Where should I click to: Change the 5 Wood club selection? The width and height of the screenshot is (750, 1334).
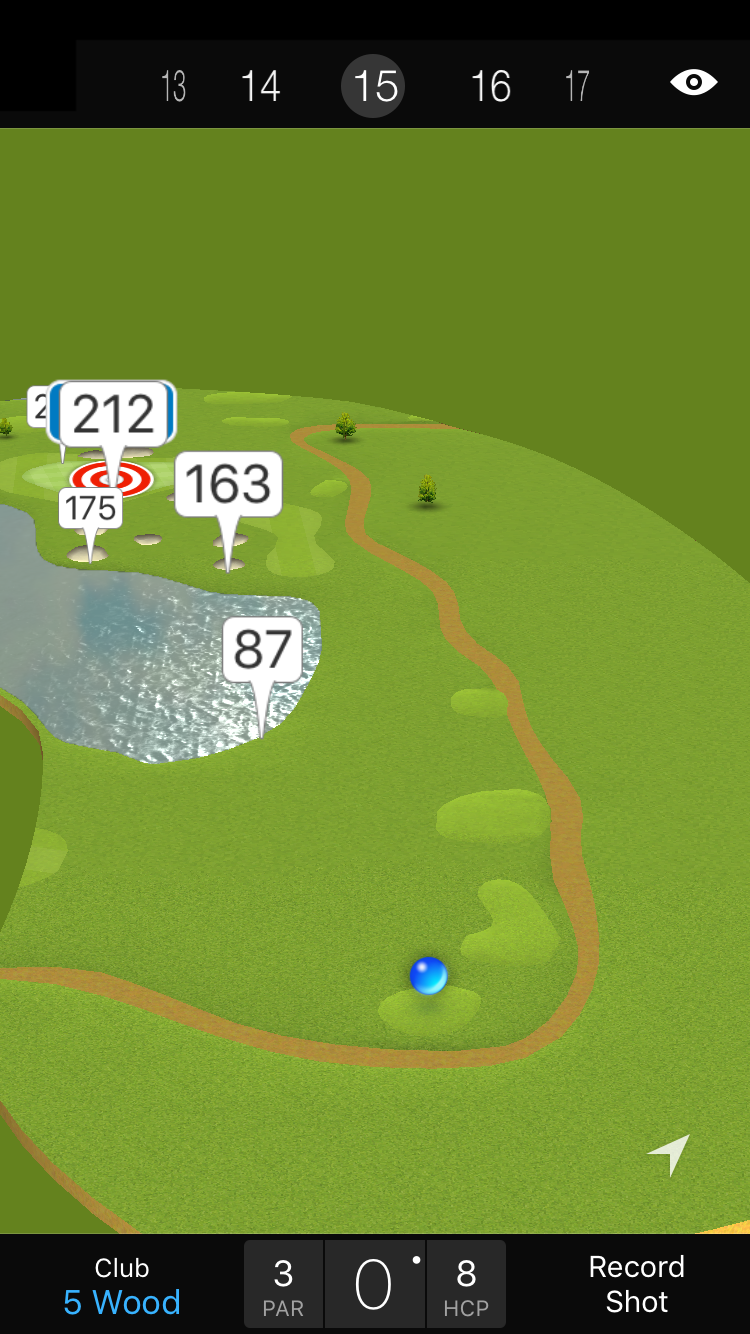click(x=122, y=1286)
